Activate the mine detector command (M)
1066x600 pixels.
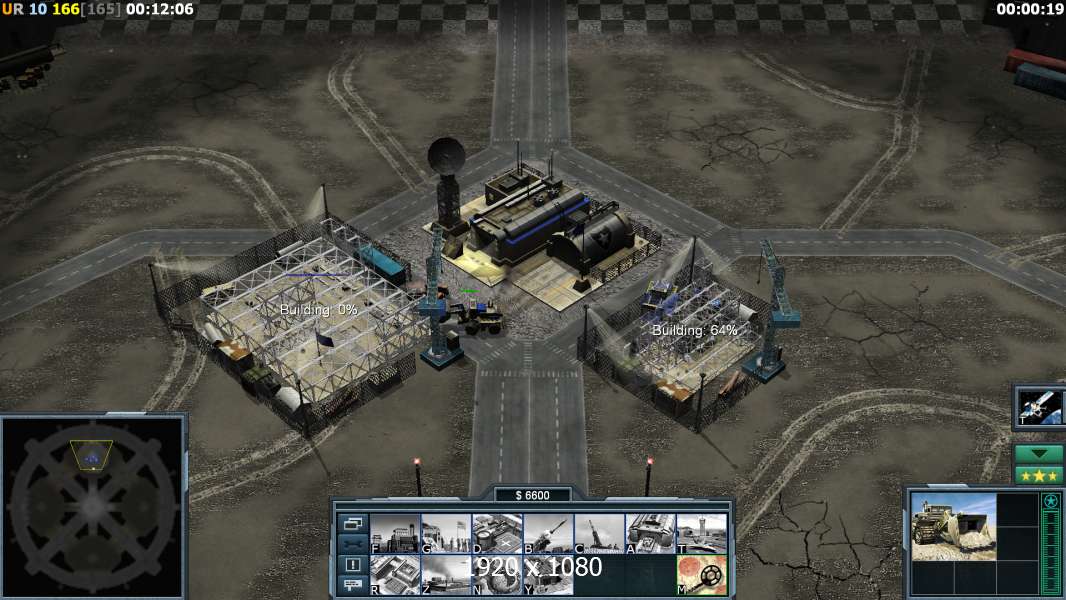click(701, 575)
